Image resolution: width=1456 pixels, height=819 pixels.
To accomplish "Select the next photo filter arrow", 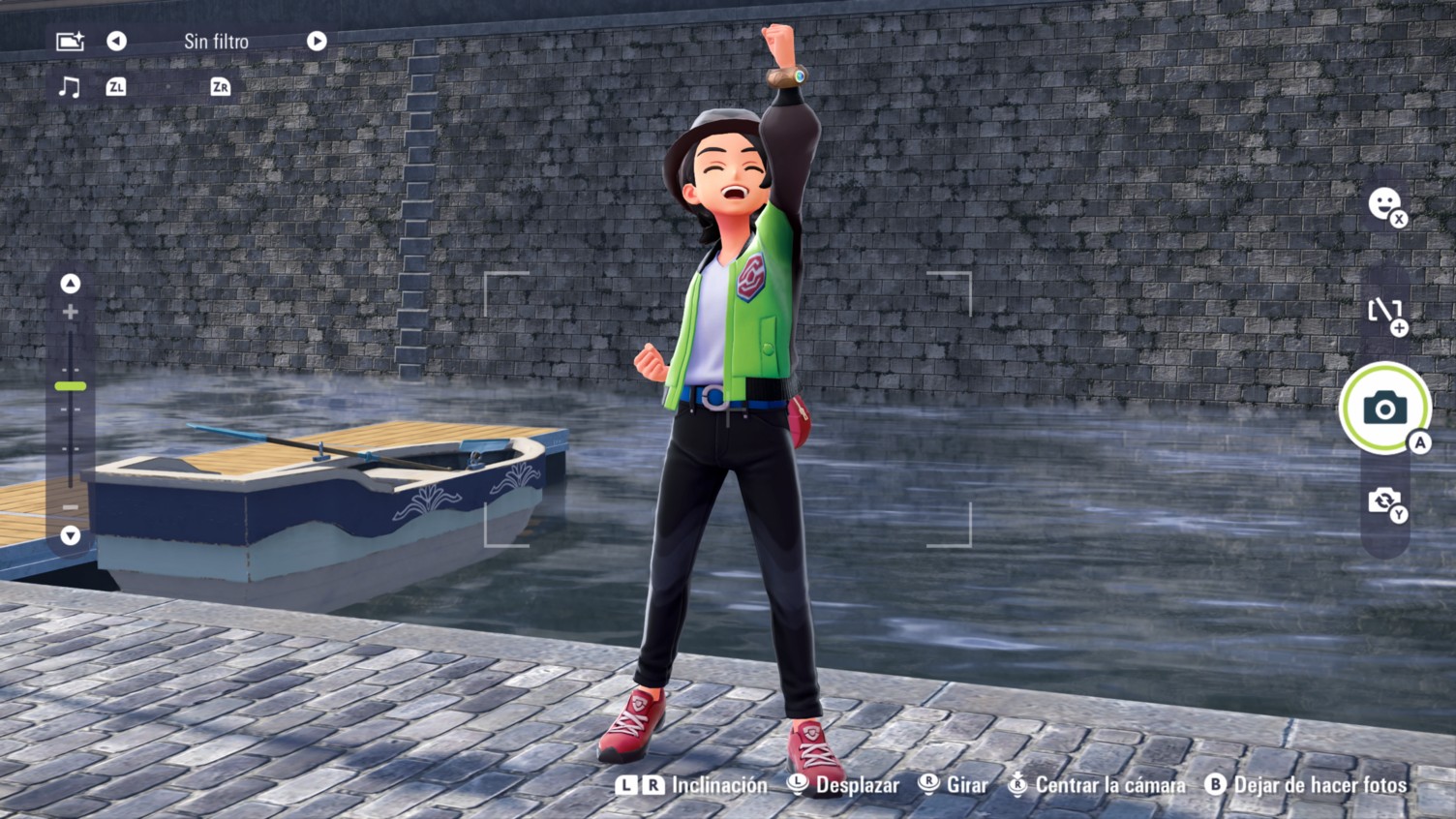I will coord(317,41).
